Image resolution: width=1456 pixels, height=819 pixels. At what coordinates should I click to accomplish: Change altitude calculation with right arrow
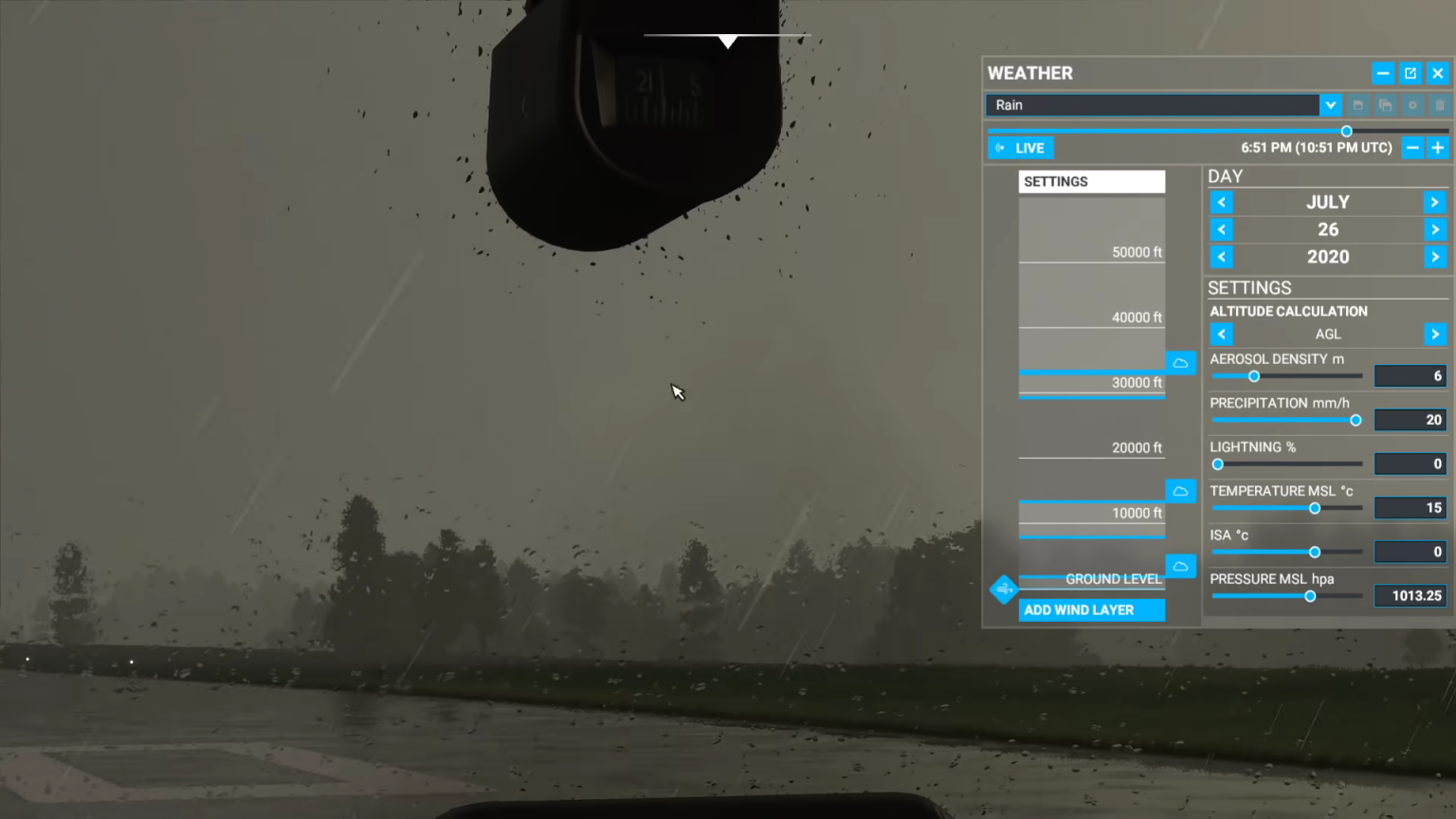point(1435,334)
